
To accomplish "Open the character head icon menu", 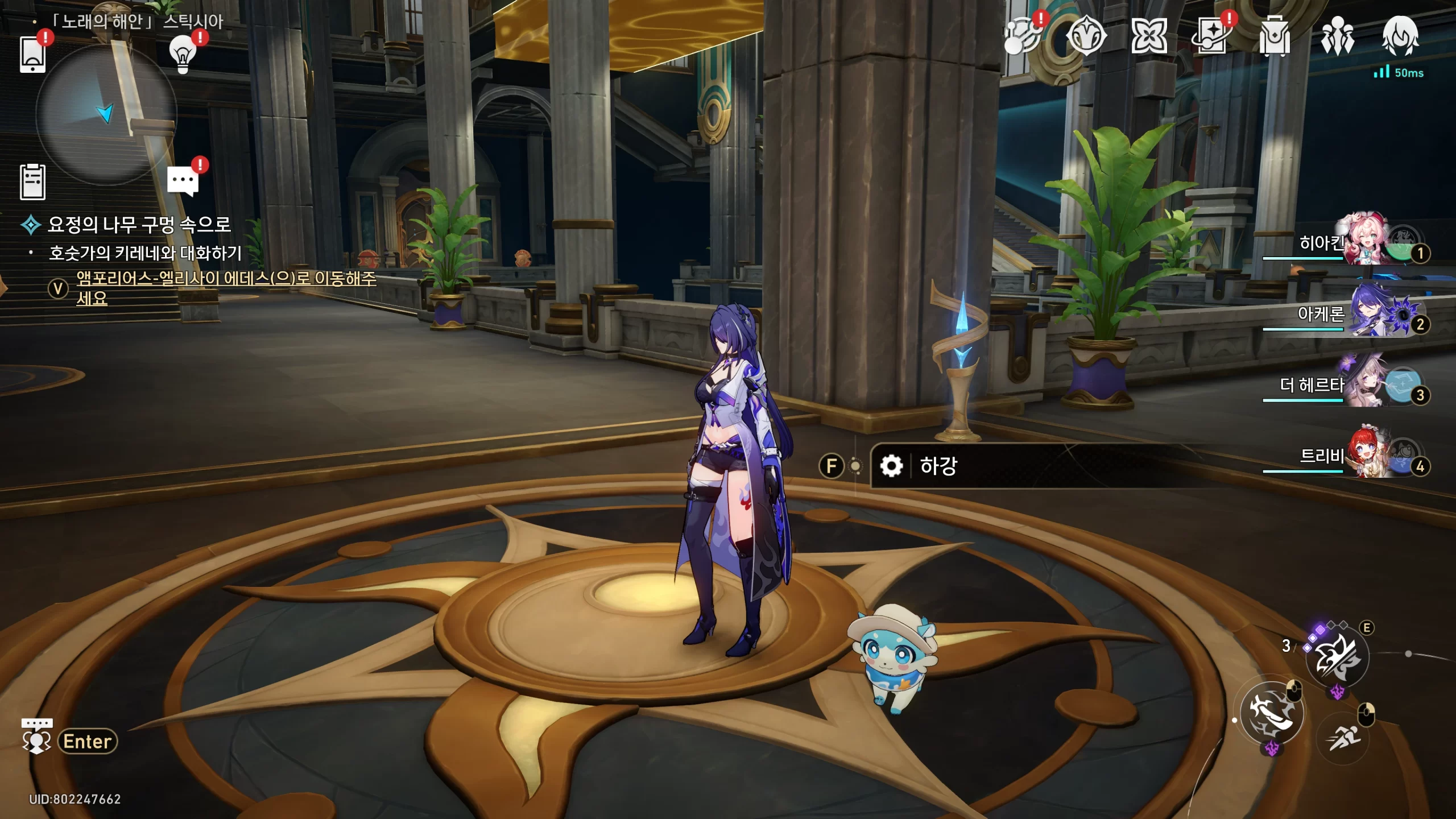I will [1400, 36].
